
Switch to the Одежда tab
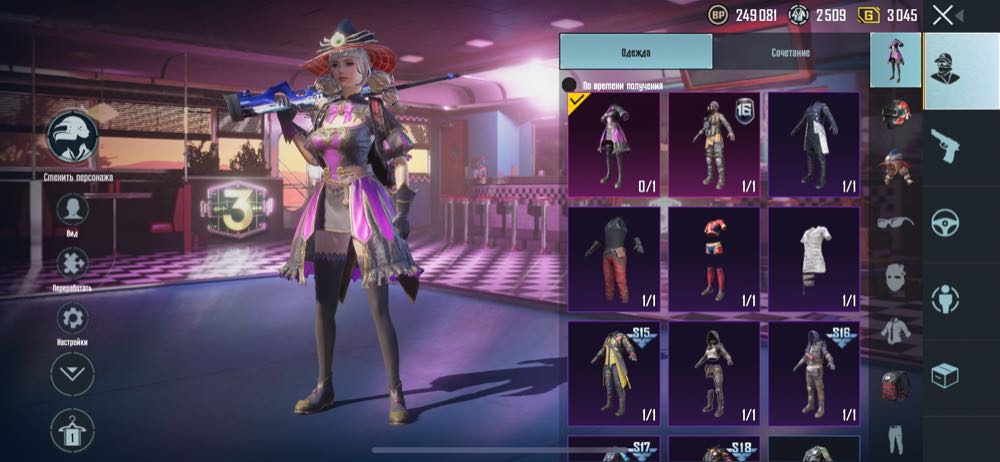[x=636, y=52]
